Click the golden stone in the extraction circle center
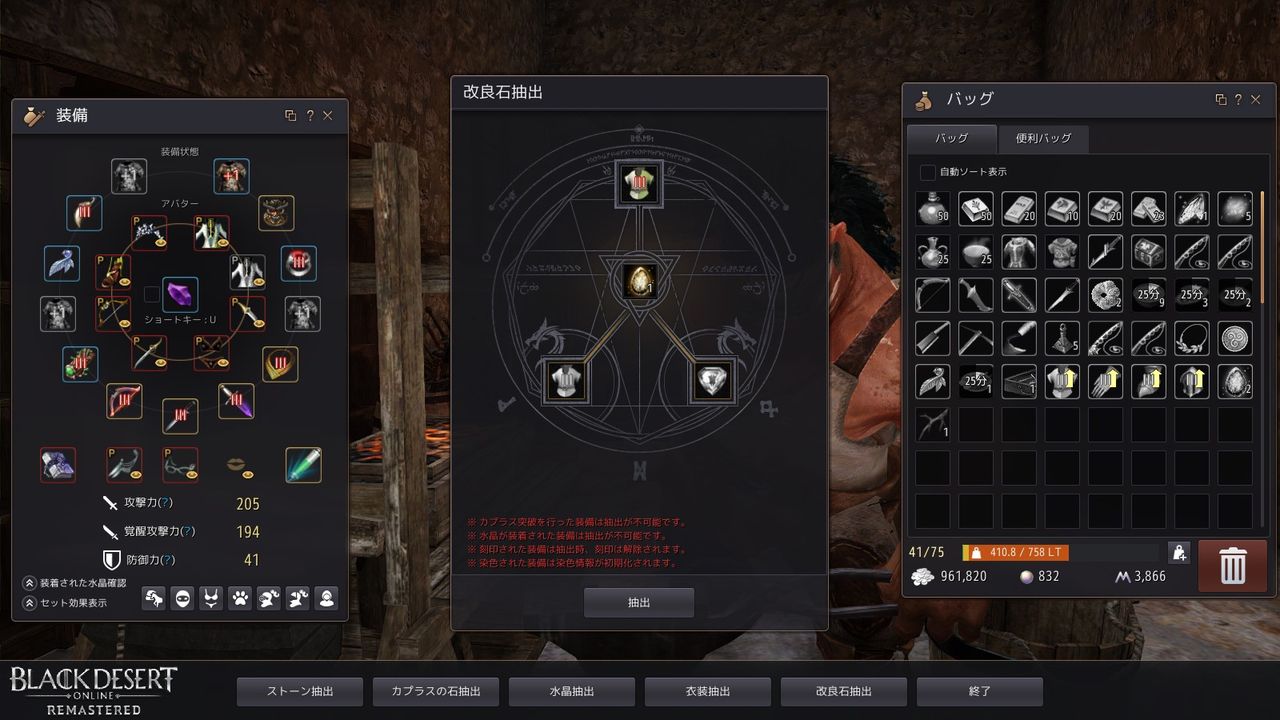Viewport: 1280px width, 720px height. [639, 283]
